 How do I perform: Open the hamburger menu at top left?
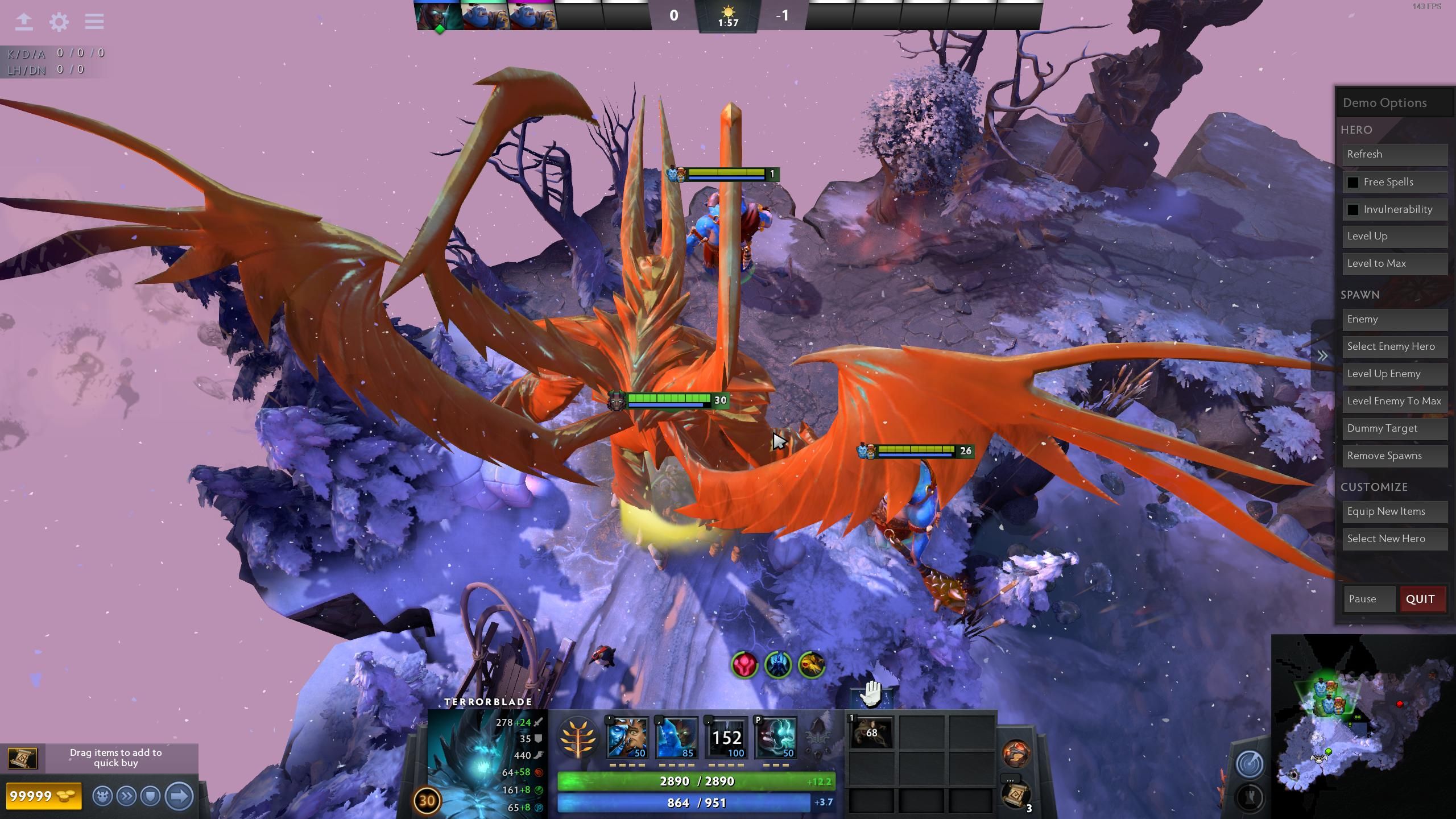94,22
